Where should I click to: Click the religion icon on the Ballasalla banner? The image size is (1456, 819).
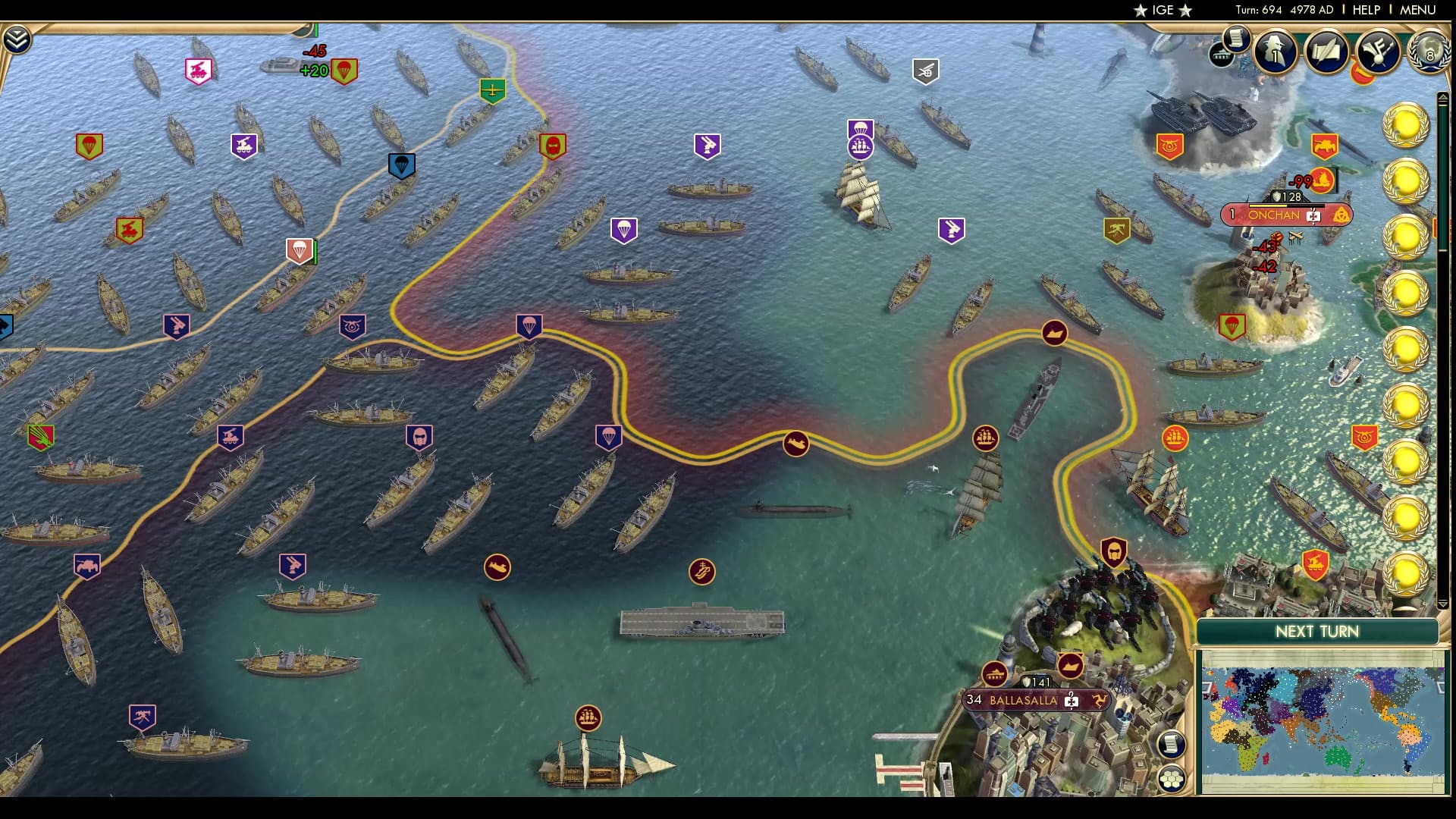pos(1071,703)
